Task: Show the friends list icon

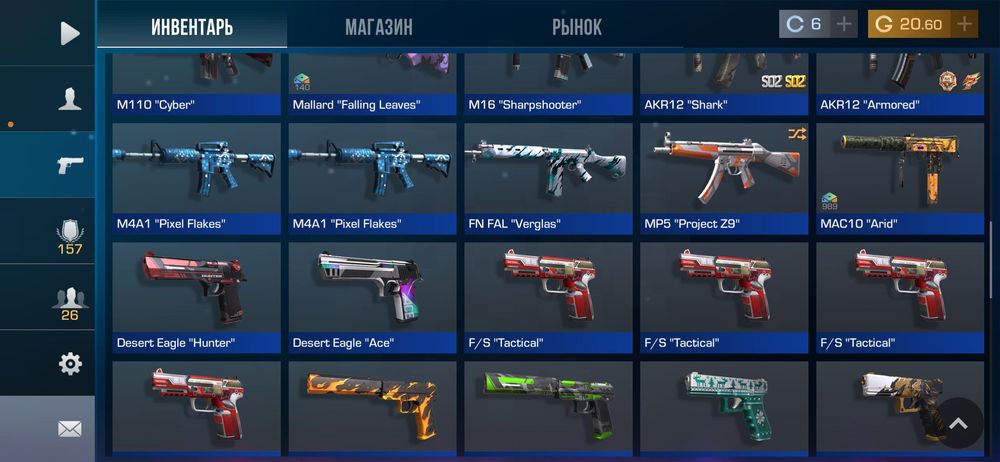Action: [69, 300]
